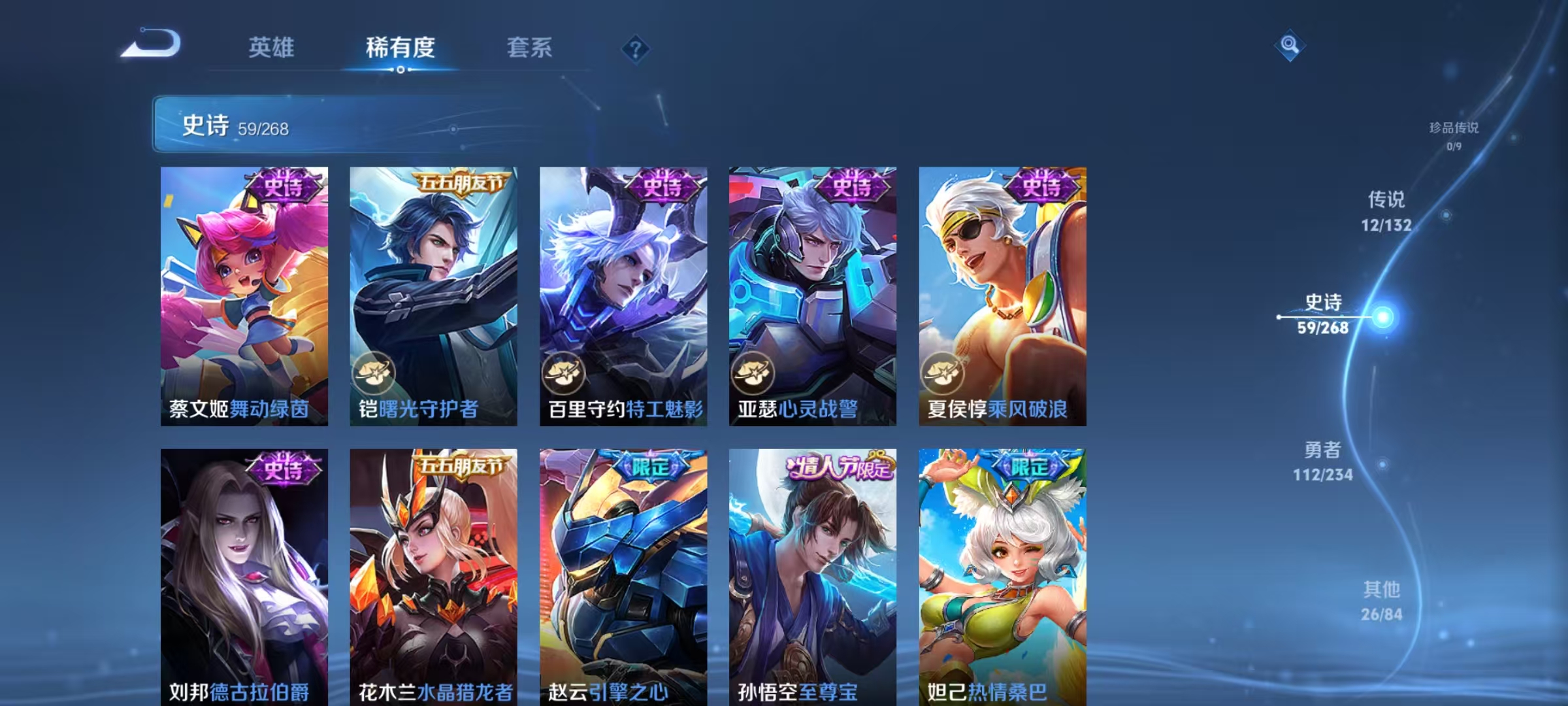
Task: Open the search magnifier at top right
Action: point(1289,44)
